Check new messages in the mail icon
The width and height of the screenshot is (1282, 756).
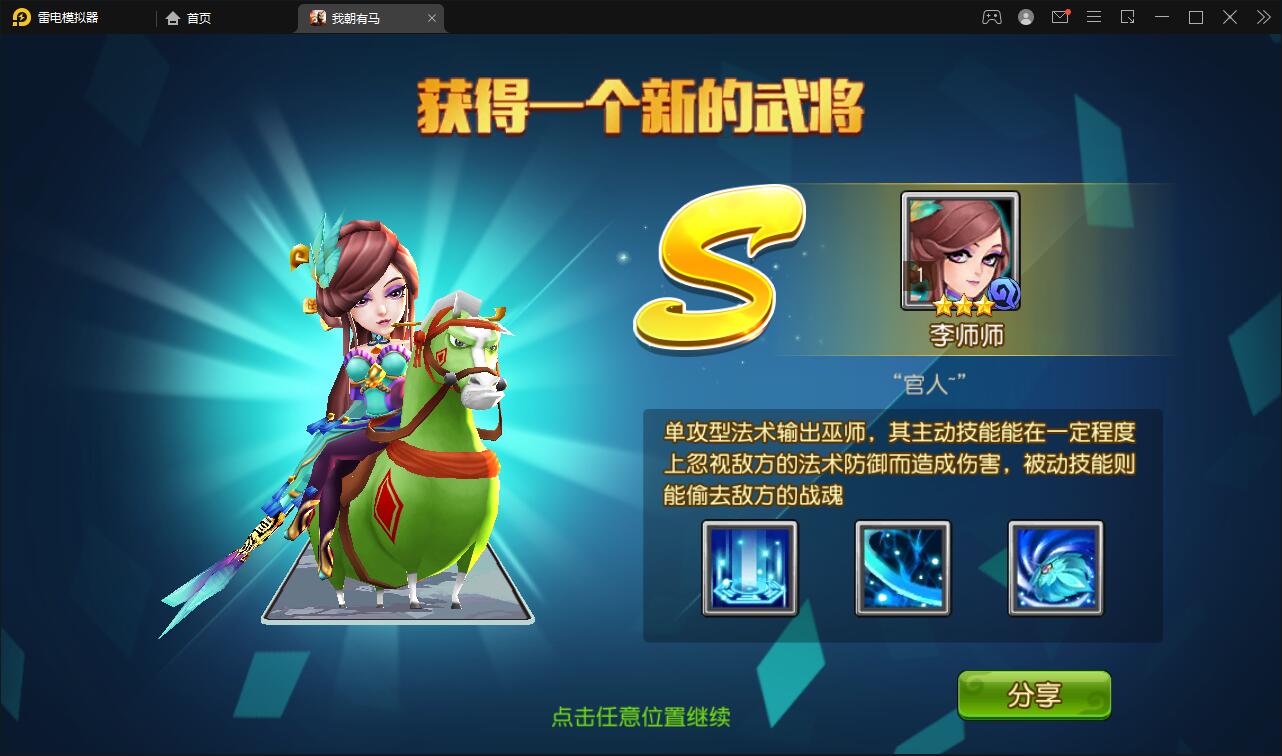[1060, 17]
